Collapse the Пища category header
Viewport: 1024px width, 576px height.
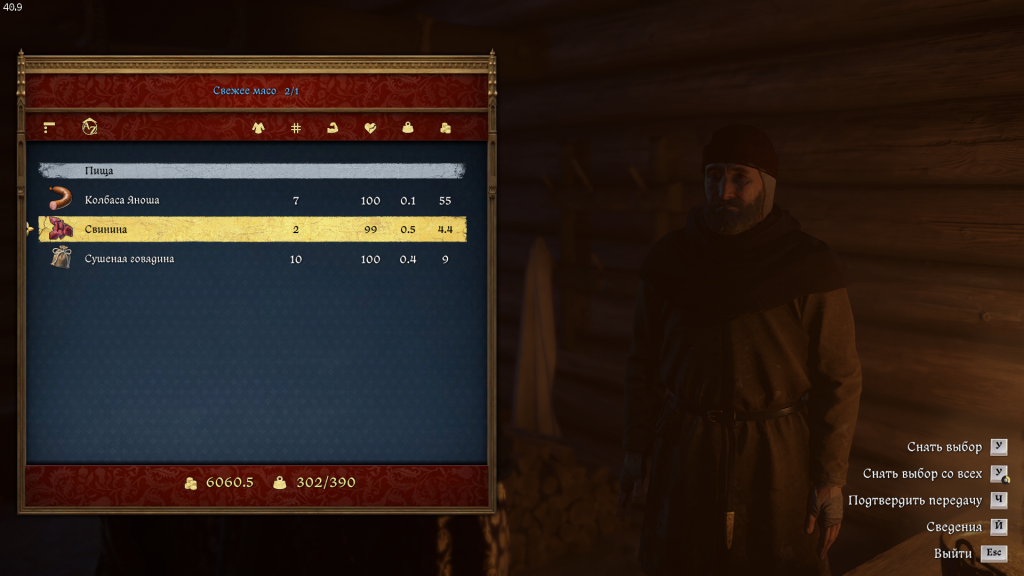coord(250,171)
